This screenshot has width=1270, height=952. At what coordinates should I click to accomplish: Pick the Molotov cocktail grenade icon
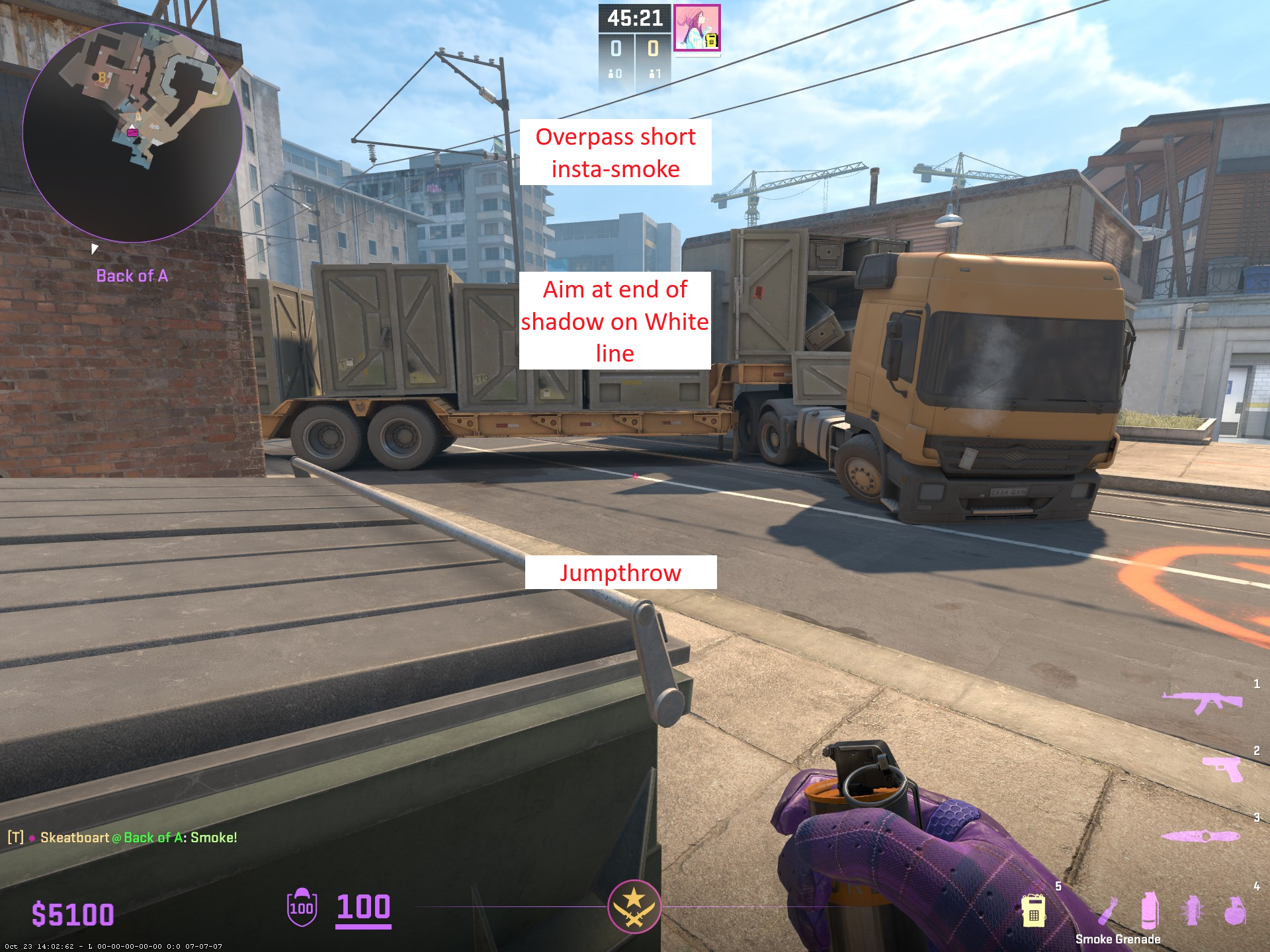[1107, 910]
